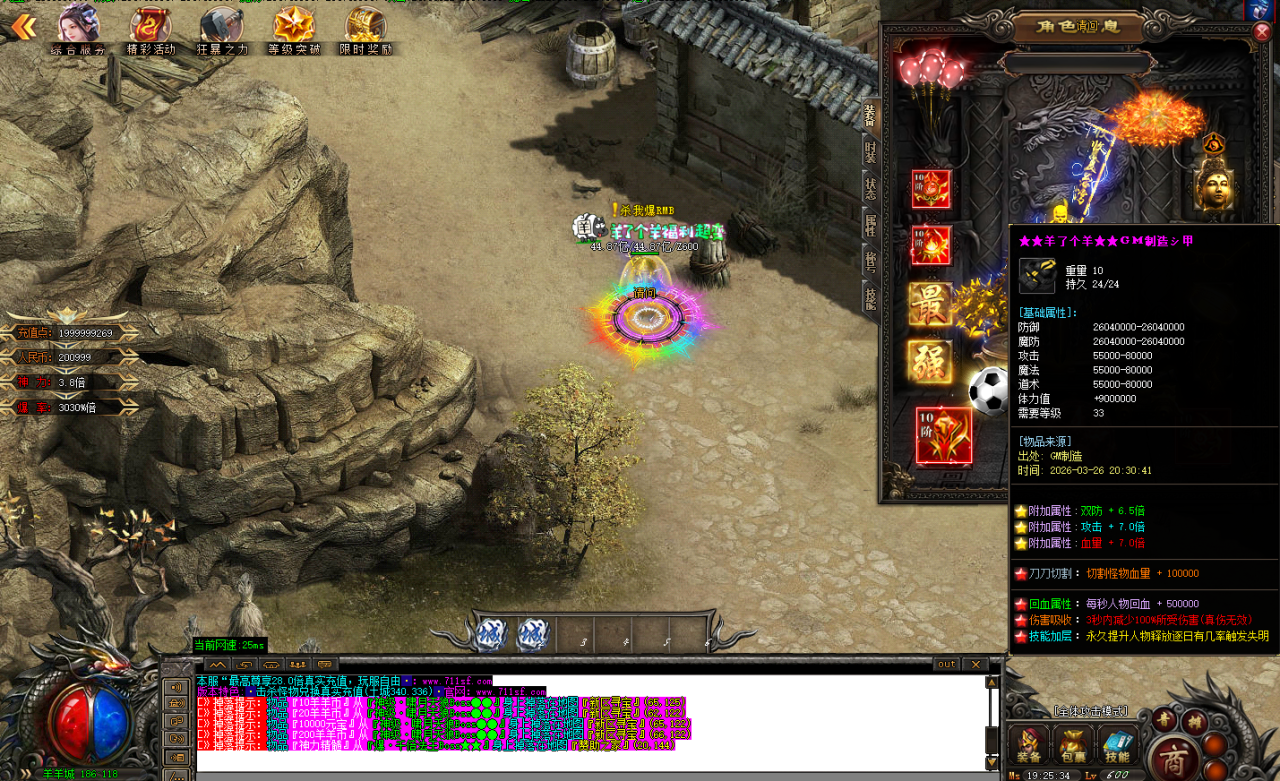
Task: Switch to the 时装 fashion tab
Action: [870, 152]
